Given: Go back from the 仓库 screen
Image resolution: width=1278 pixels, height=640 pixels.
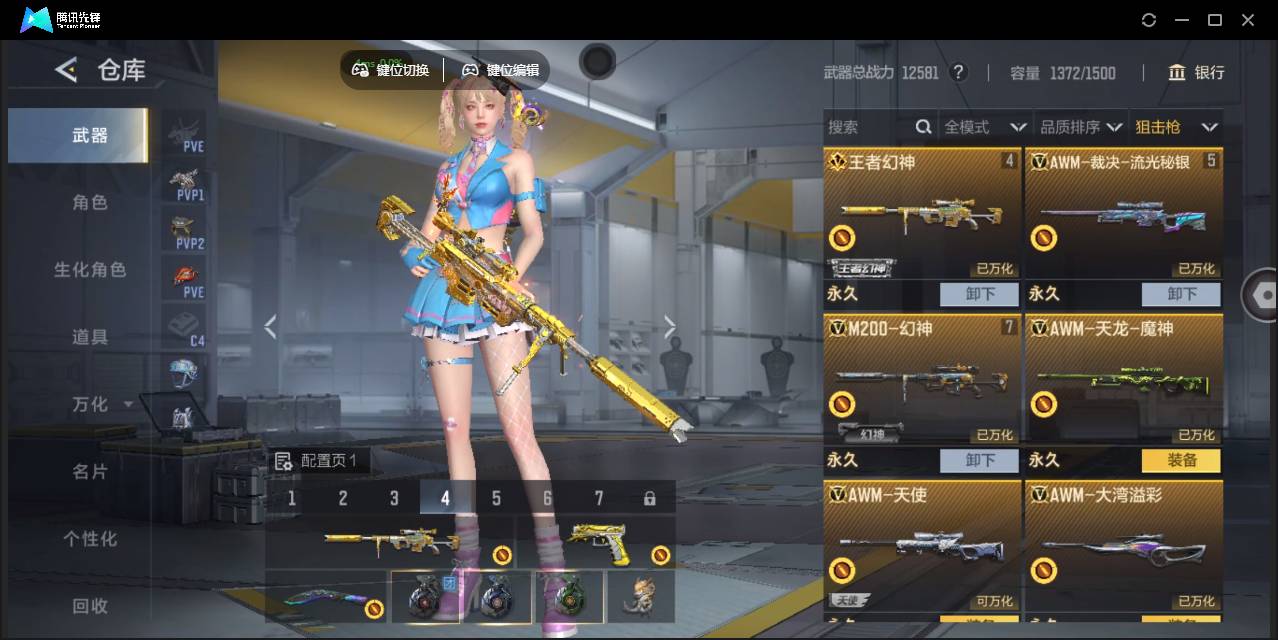Looking at the screenshot, I should tap(66, 70).
